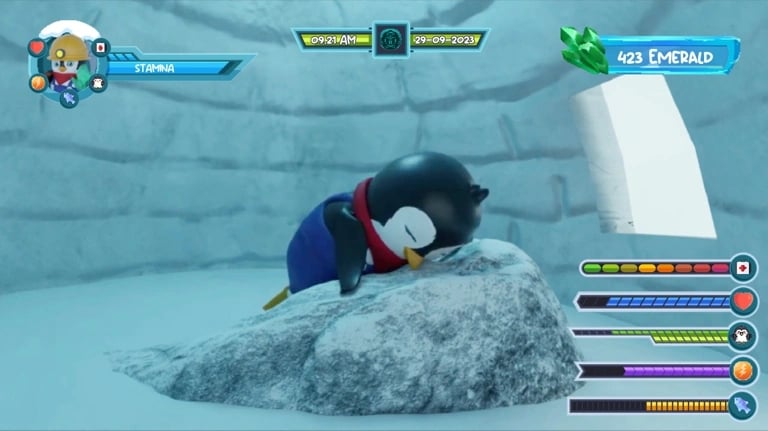Click the medkit icon ending the rainbow bar
Viewport: 768px width, 431px height.
click(x=743, y=268)
